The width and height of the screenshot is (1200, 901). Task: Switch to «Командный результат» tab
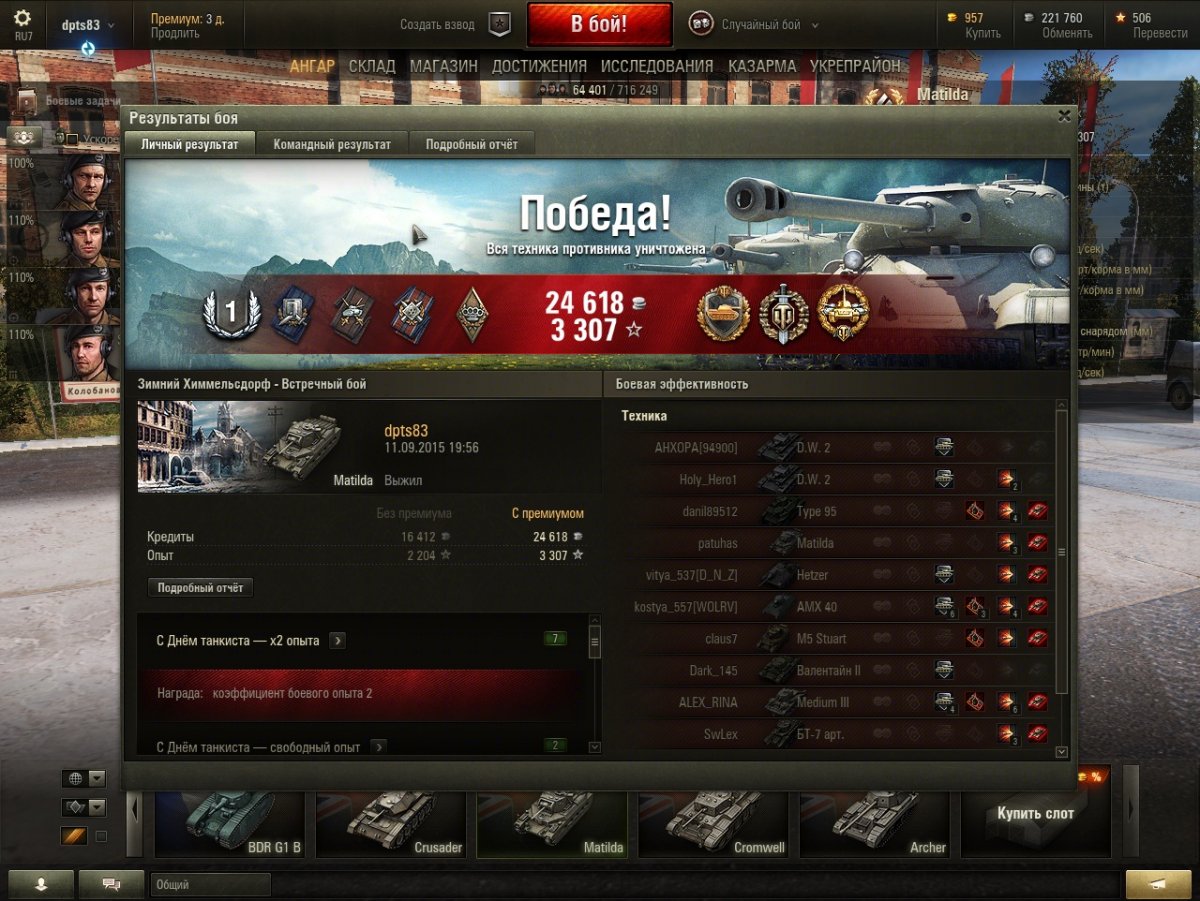332,144
